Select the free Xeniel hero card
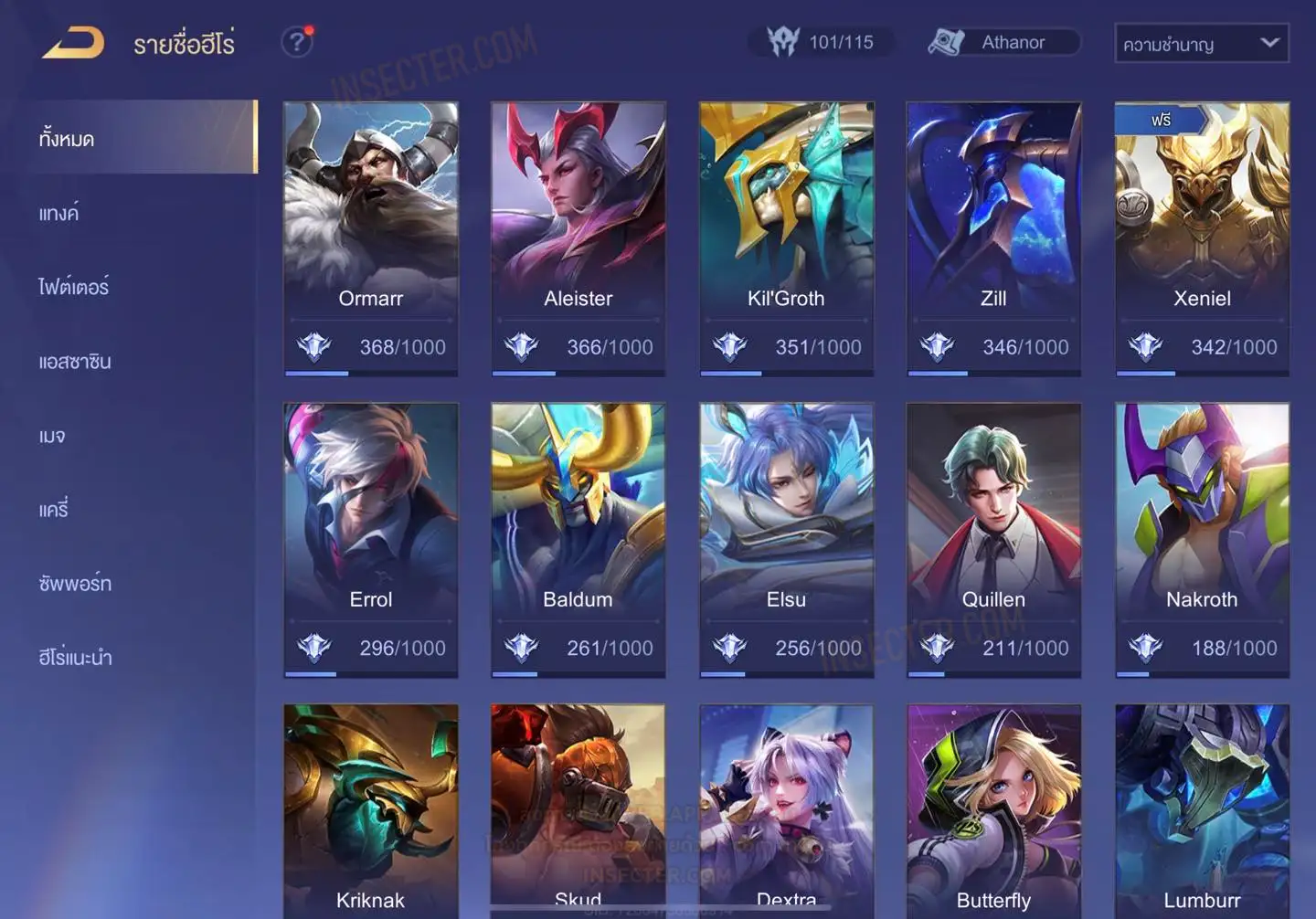1316x919 pixels. 1202,238
